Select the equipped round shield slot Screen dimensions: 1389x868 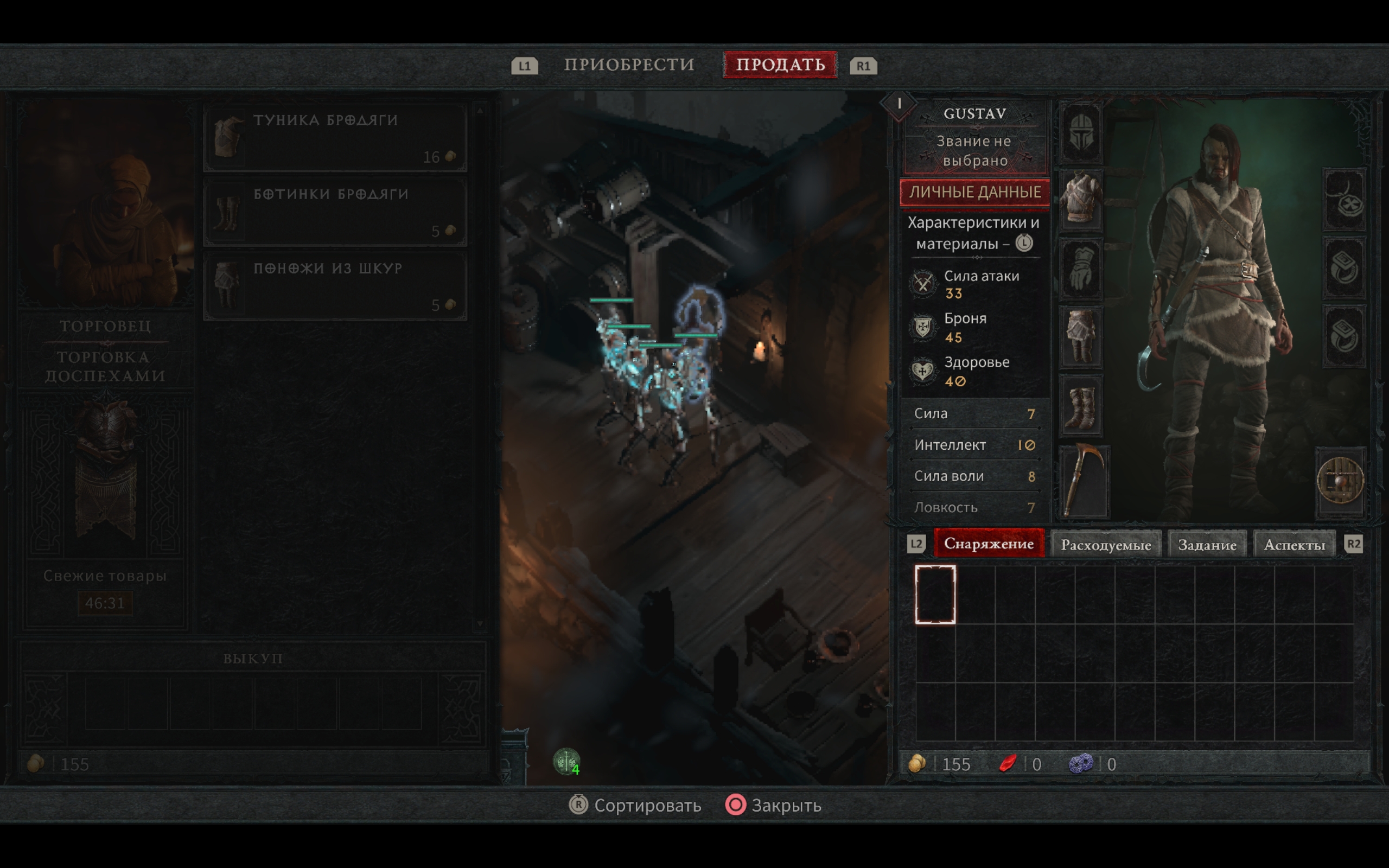(x=1340, y=481)
